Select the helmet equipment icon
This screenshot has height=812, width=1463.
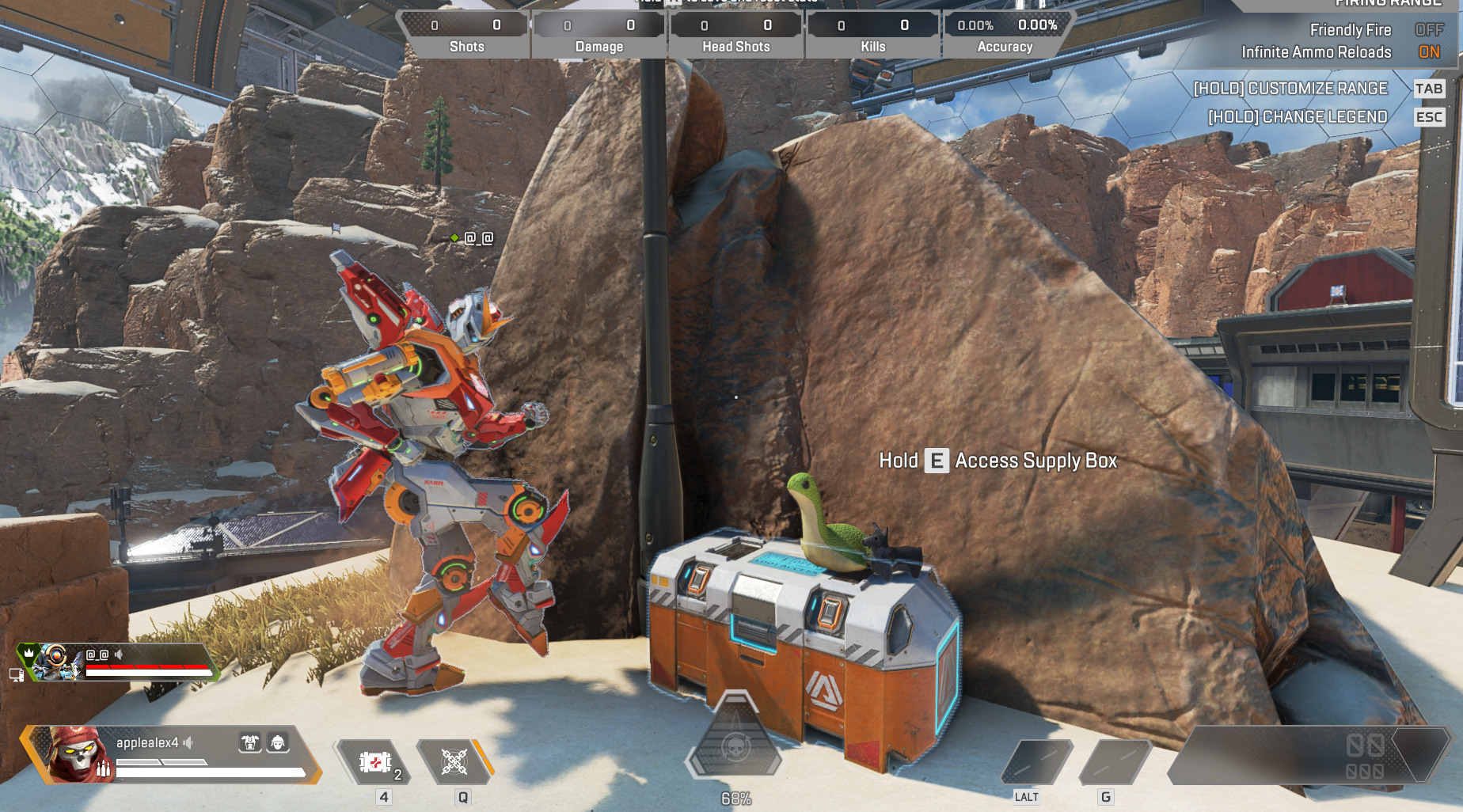coord(277,742)
